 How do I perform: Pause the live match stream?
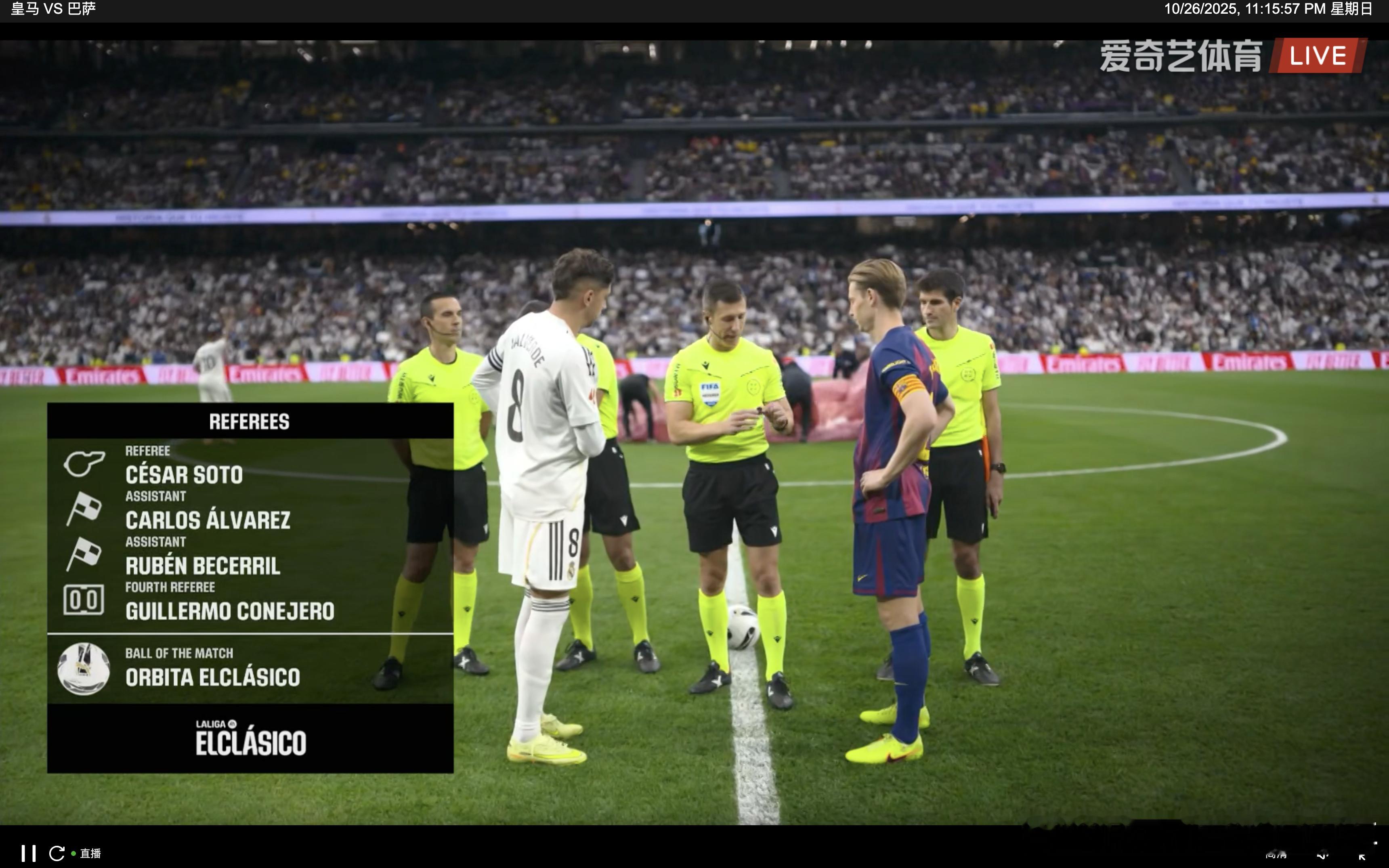point(28,853)
